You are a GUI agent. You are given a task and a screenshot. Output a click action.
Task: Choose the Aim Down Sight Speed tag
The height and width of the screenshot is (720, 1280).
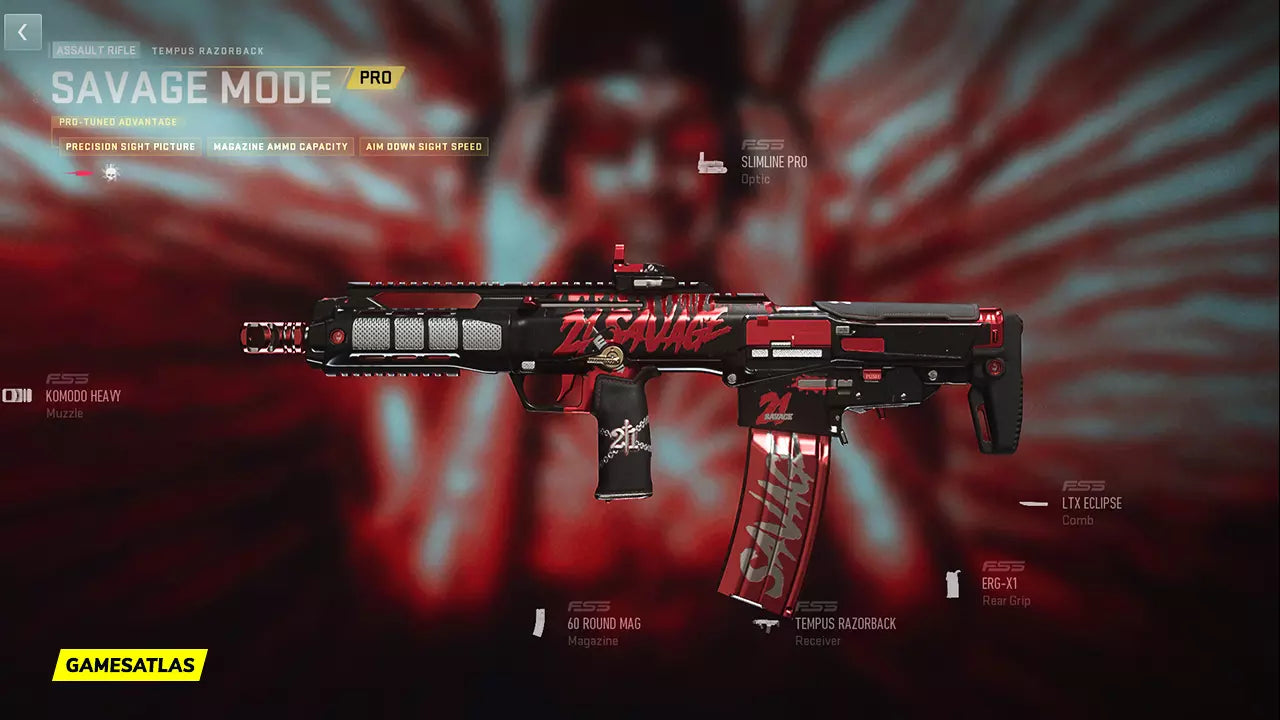424,147
